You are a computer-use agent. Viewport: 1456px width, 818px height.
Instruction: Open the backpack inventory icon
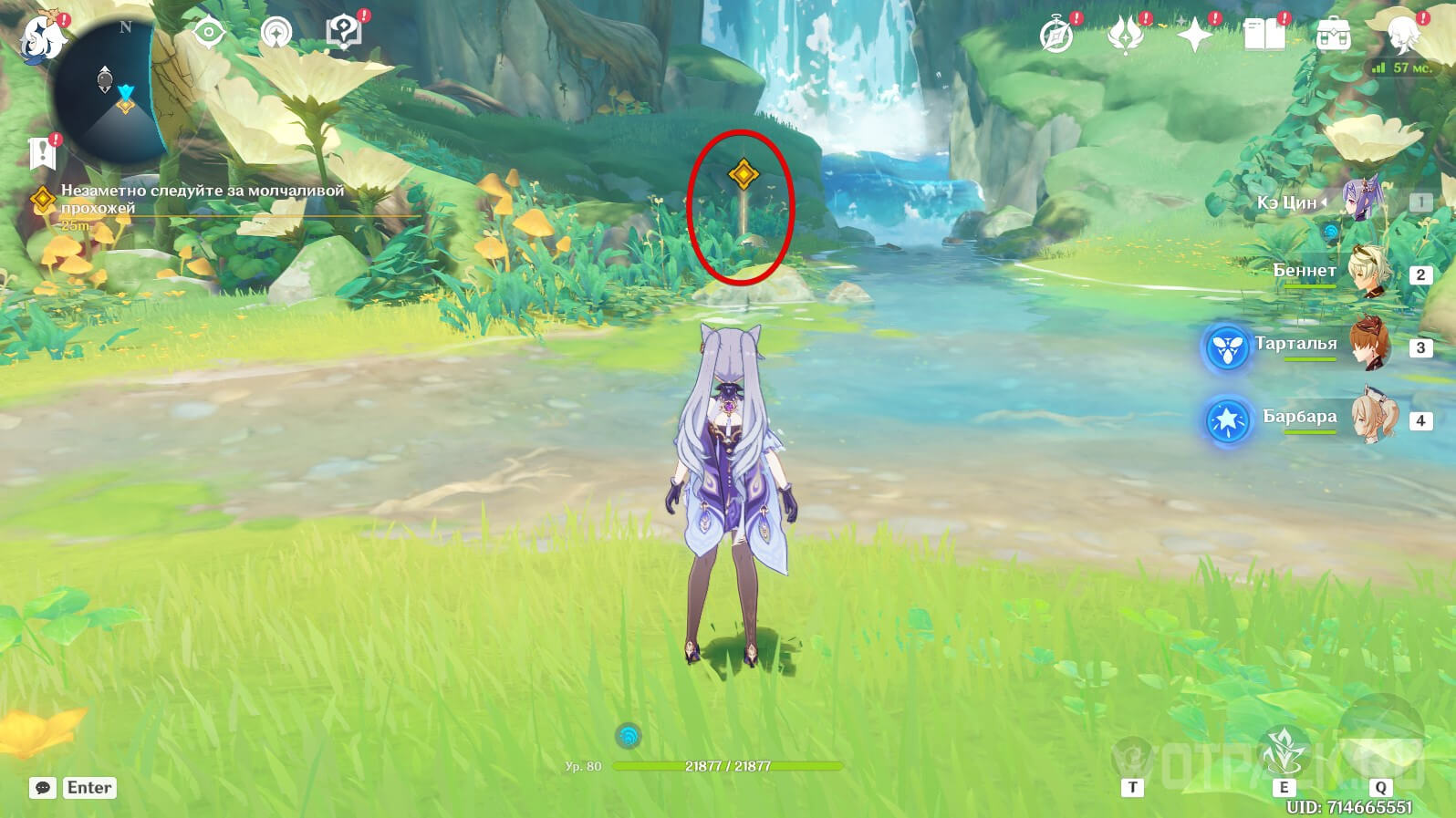pyautogui.click(x=1333, y=36)
